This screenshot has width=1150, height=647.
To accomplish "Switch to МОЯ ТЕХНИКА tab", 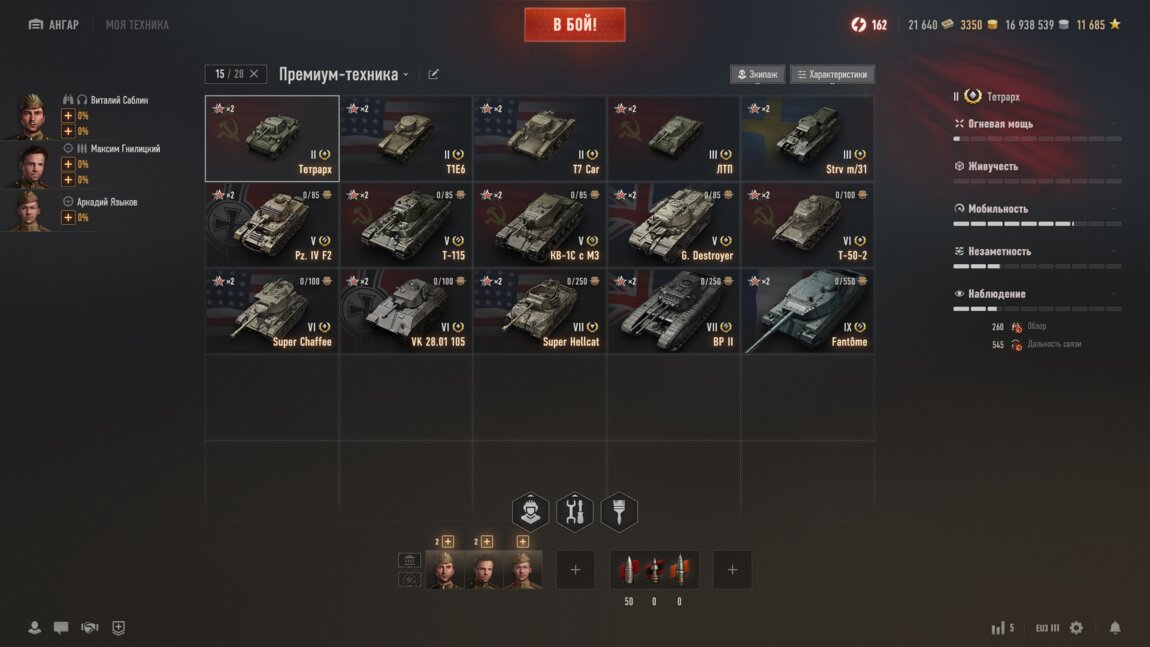I will (x=137, y=25).
